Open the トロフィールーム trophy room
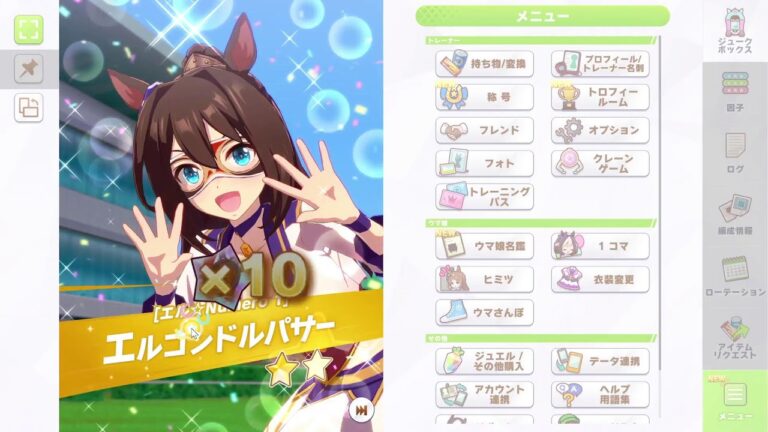768x432 pixels. click(600, 98)
